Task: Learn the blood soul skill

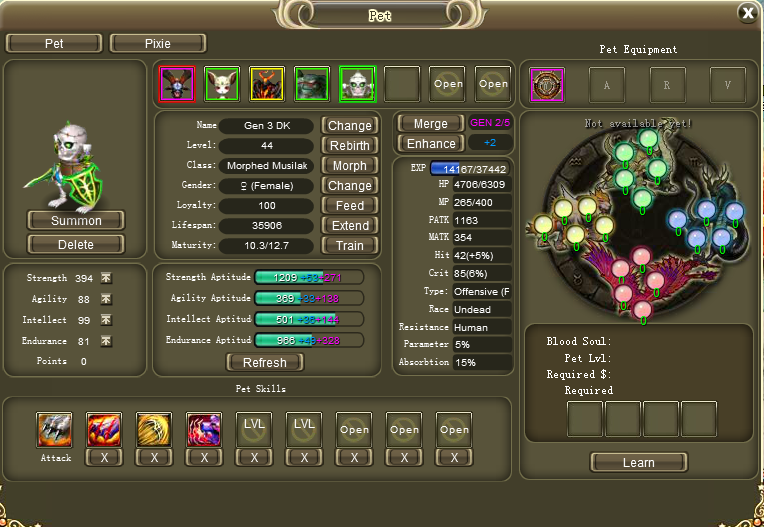Action: (638, 463)
